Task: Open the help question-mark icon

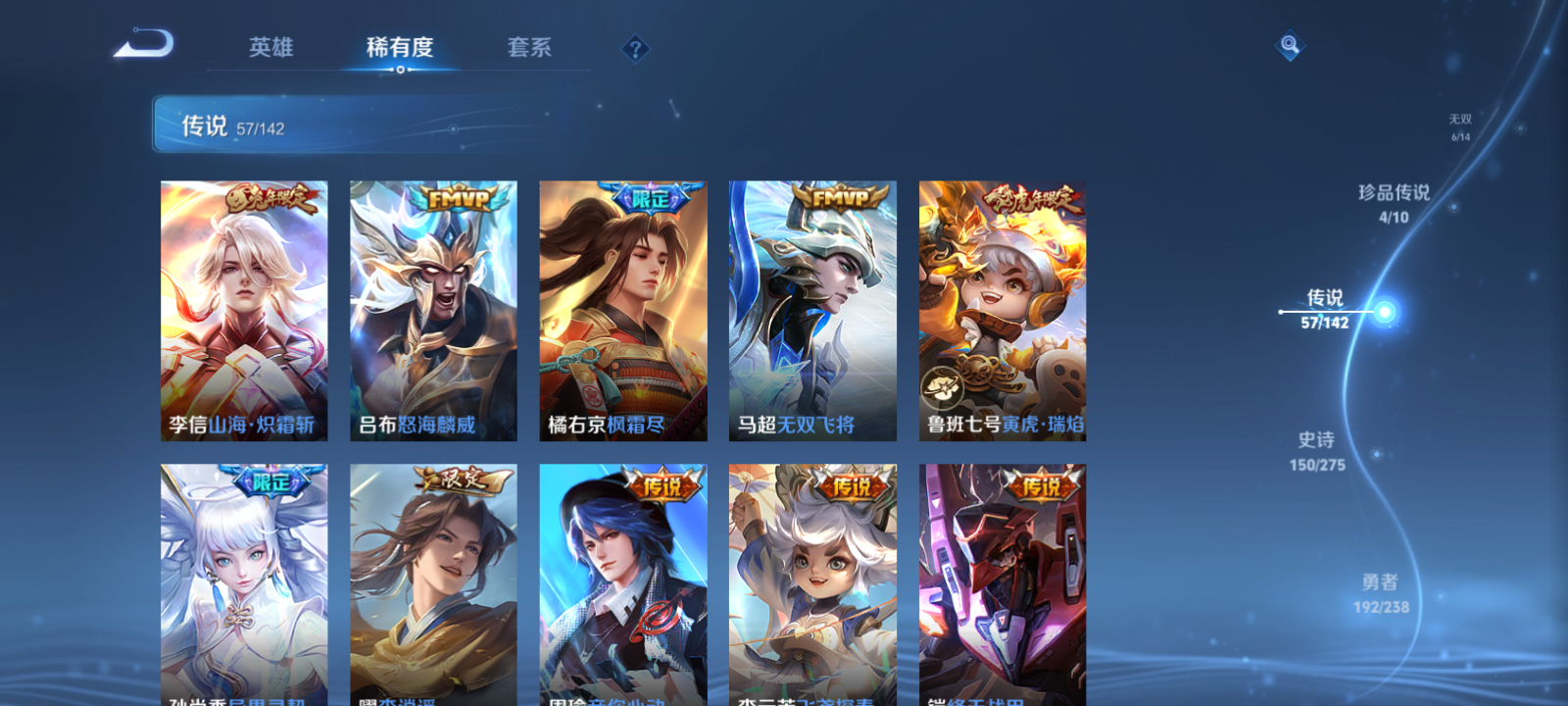Action: pyautogui.click(x=637, y=48)
